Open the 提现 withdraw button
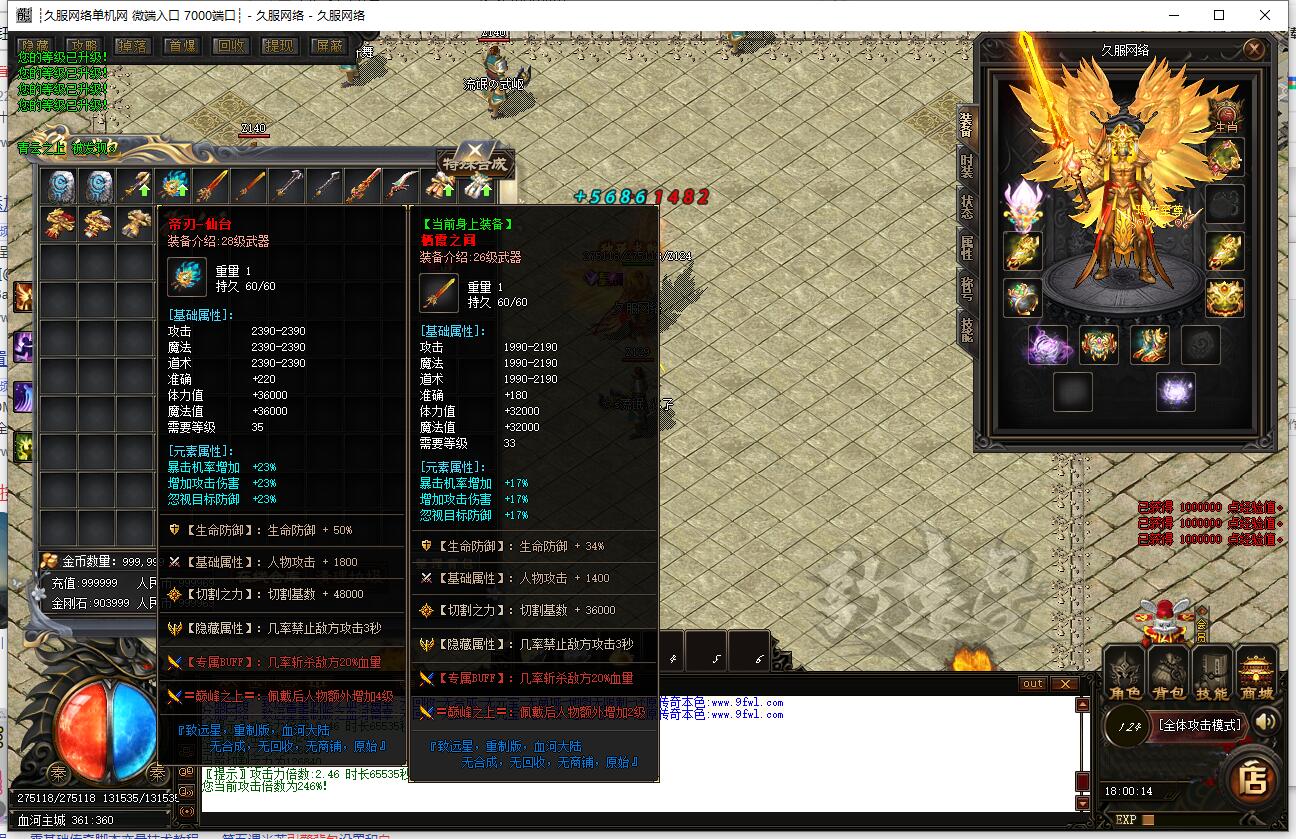The width and height of the screenshot is (1296, 839). click(x=280, y=46)
